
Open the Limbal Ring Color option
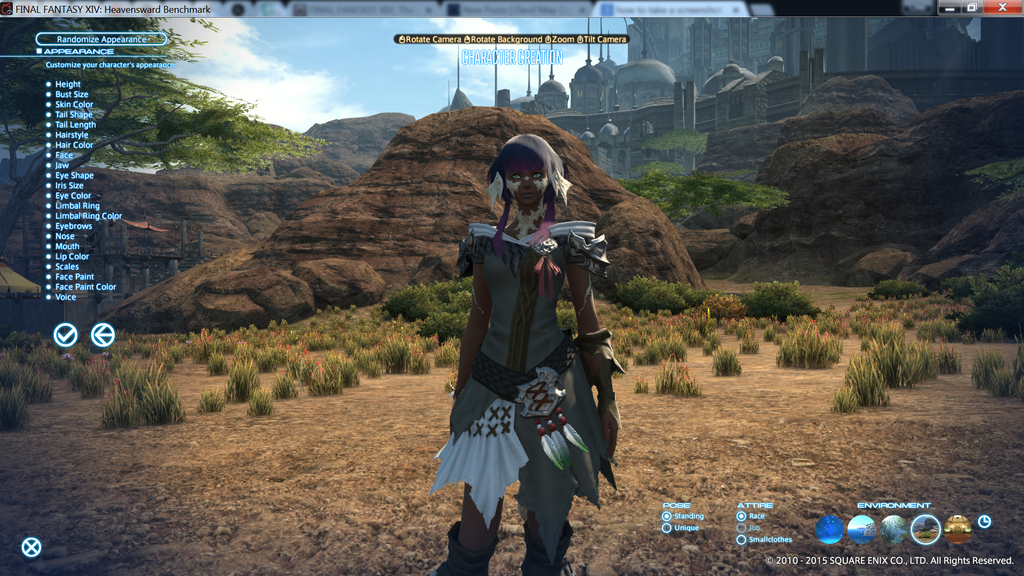point(88,216)
